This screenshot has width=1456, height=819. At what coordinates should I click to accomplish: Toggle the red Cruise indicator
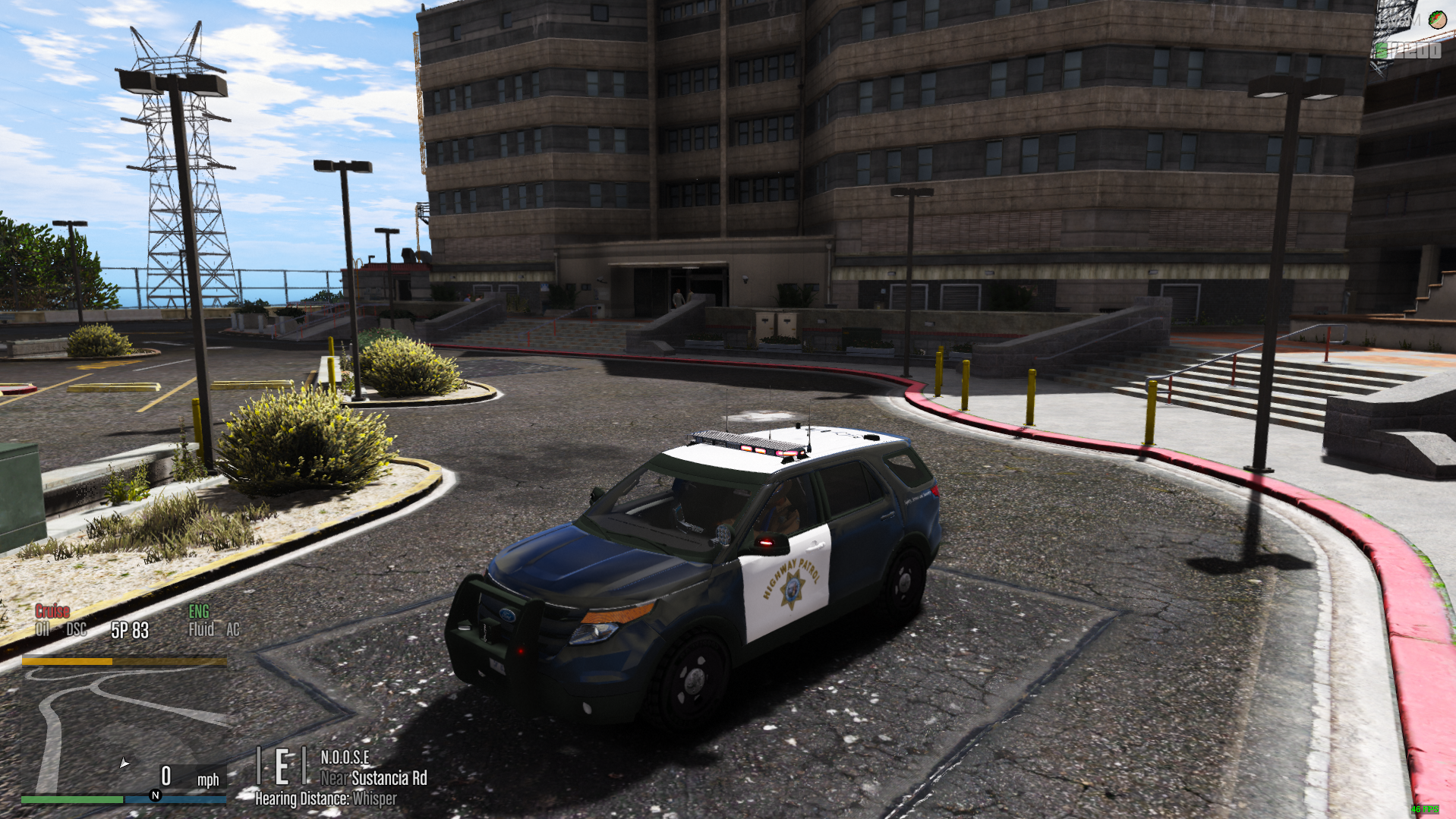52,612
